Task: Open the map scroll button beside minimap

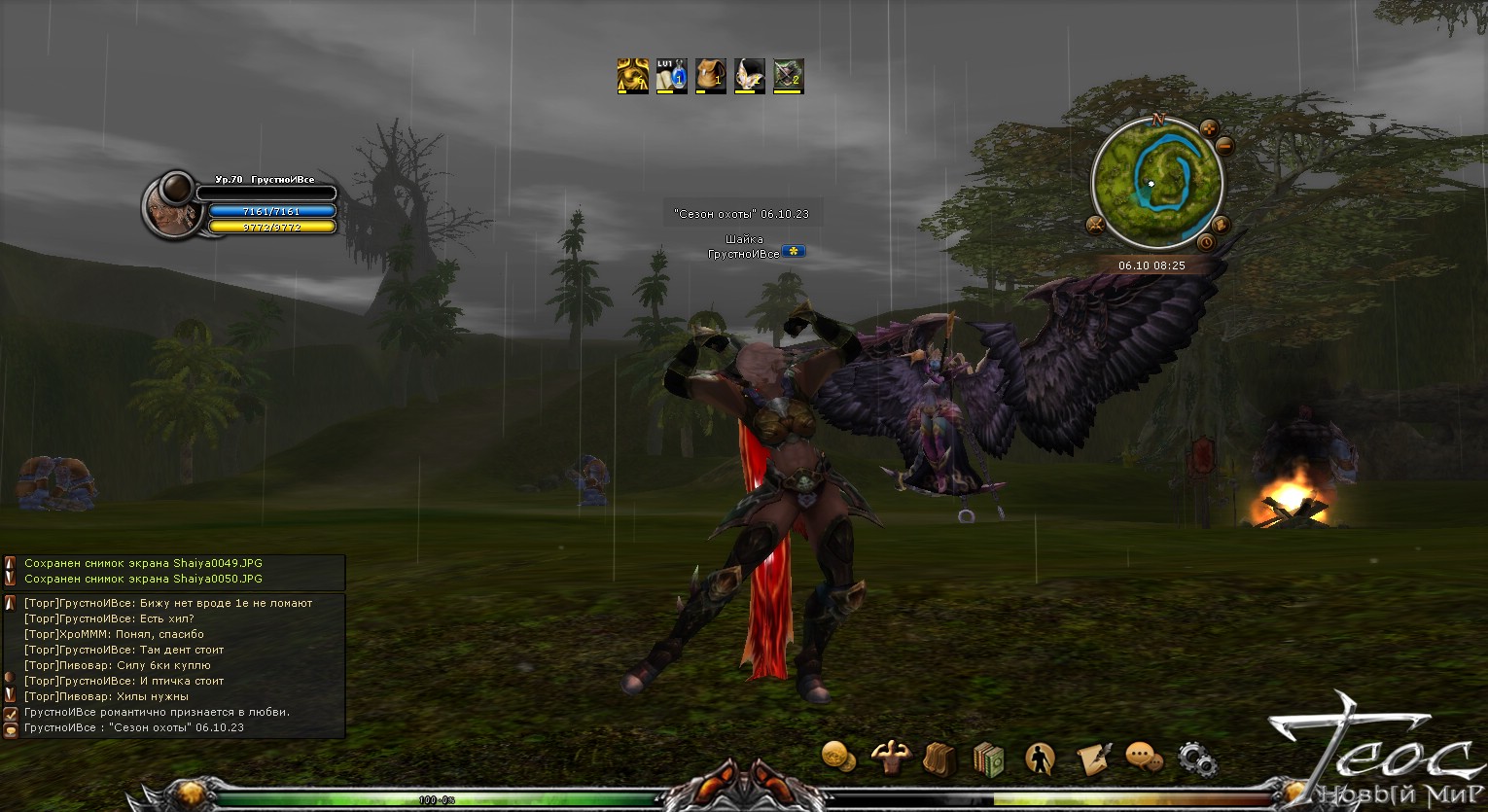Action: (x=1222, y=226)
